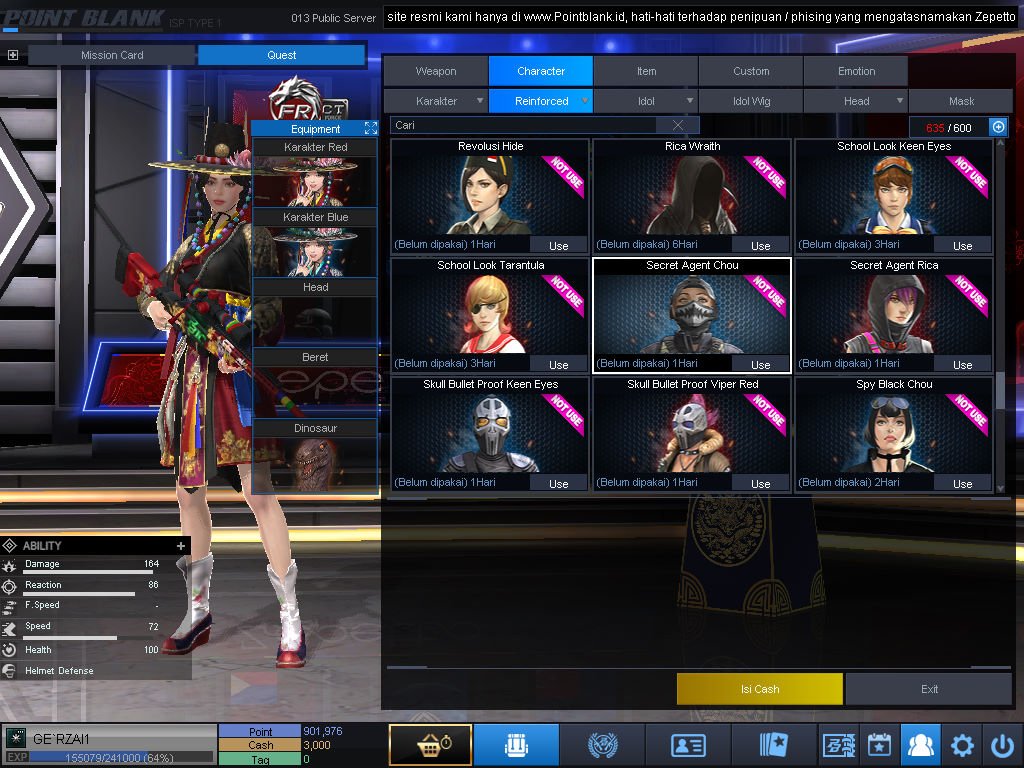Open the shop basket icon
This screenshot has height=768, width=1024.
[x=430, y=745]
